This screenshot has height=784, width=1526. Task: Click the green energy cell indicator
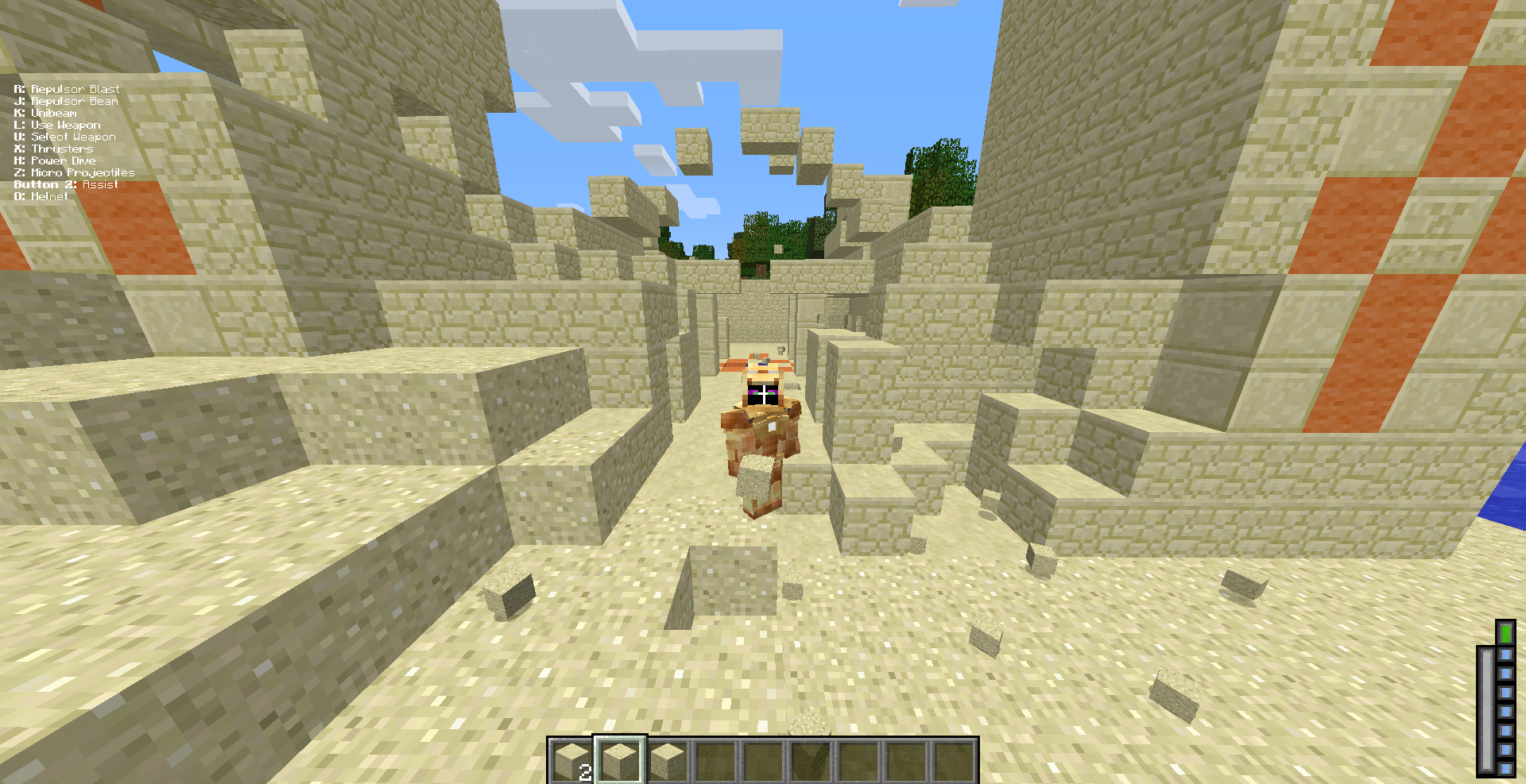tap(1505, 633)
